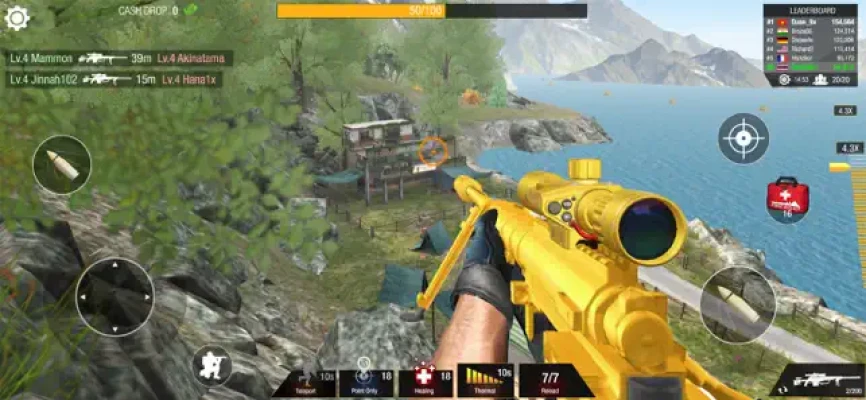
Task: Open settings with the gear icon
Action: click(x=17, y=17)
